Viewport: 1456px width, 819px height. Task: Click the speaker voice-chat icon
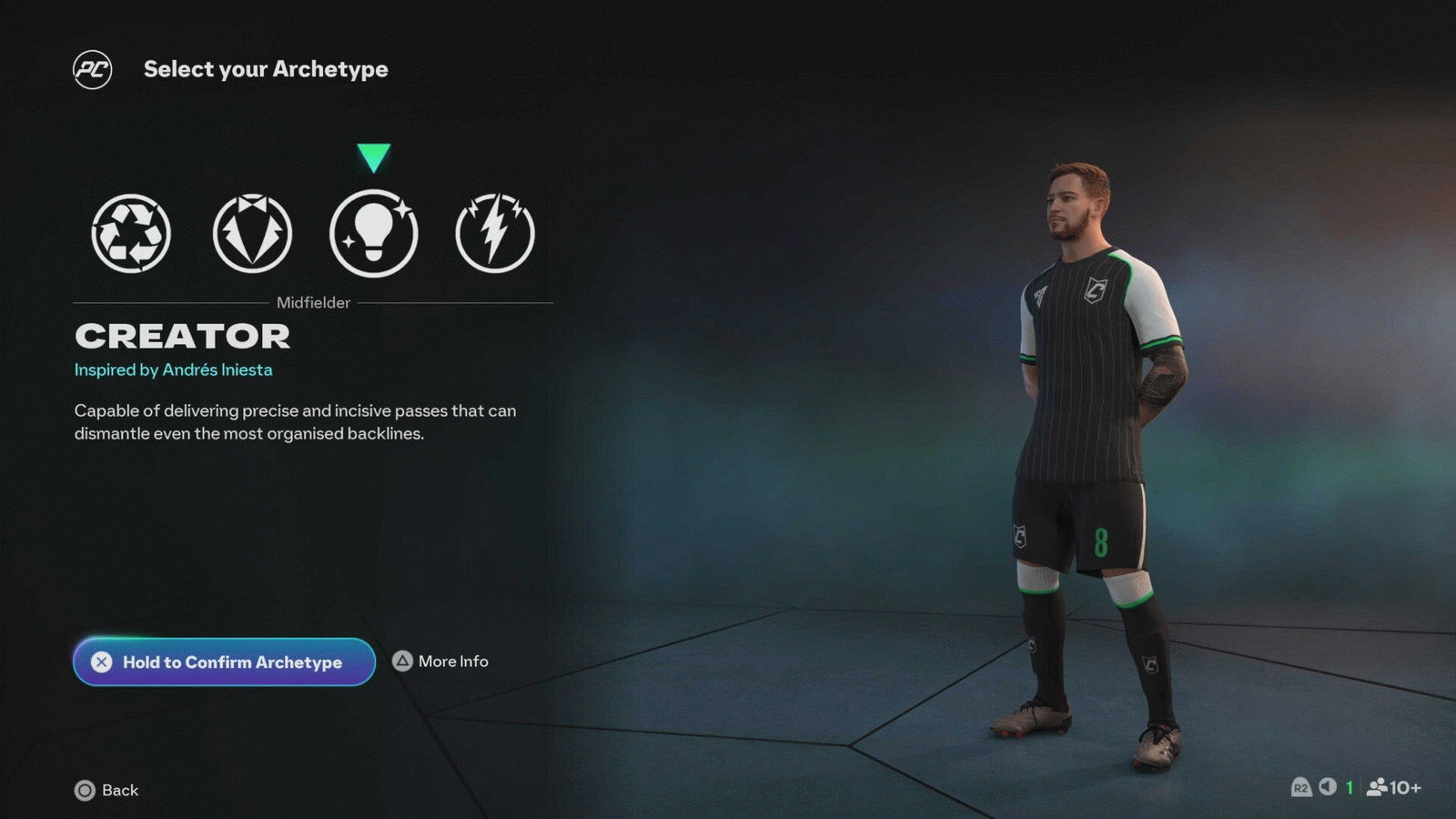(x=1329, y=788)
